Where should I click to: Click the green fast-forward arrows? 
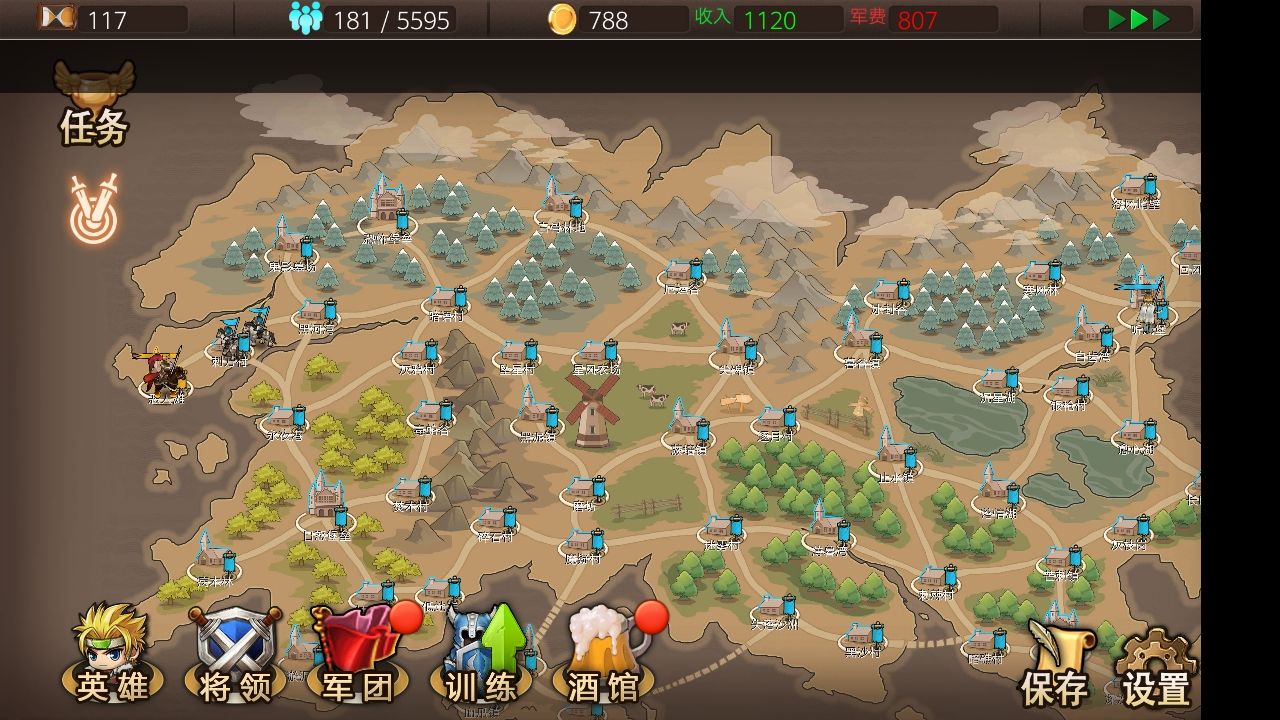coord(1140,19)
